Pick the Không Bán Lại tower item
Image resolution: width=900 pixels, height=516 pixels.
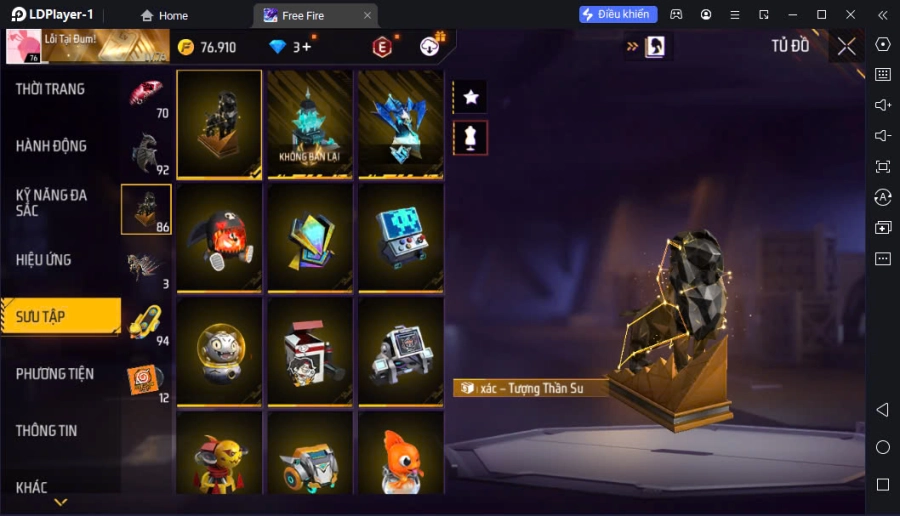click(310, 124)
